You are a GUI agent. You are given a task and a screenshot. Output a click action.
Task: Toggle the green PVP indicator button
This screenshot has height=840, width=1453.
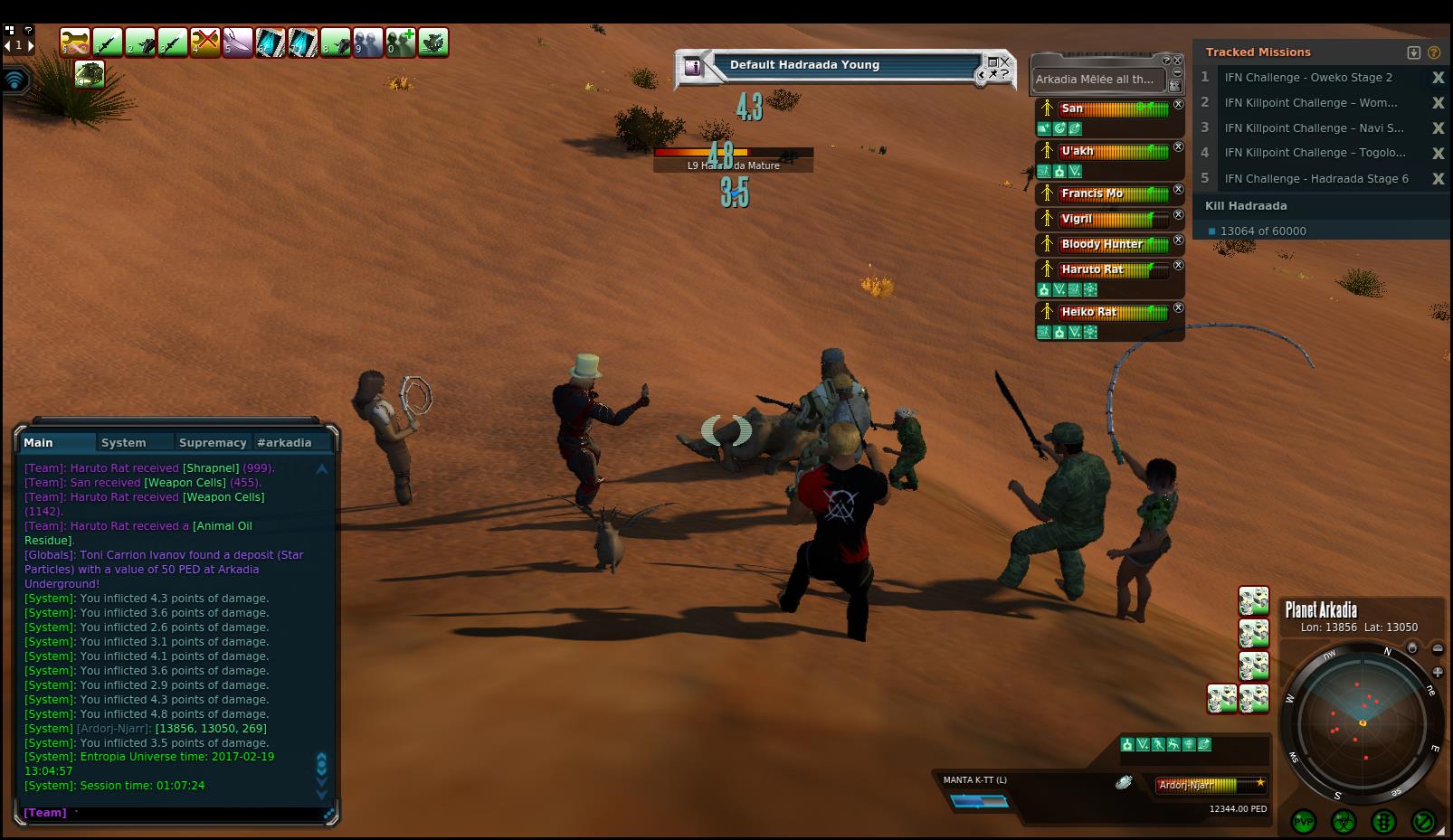pos(1304,822)
